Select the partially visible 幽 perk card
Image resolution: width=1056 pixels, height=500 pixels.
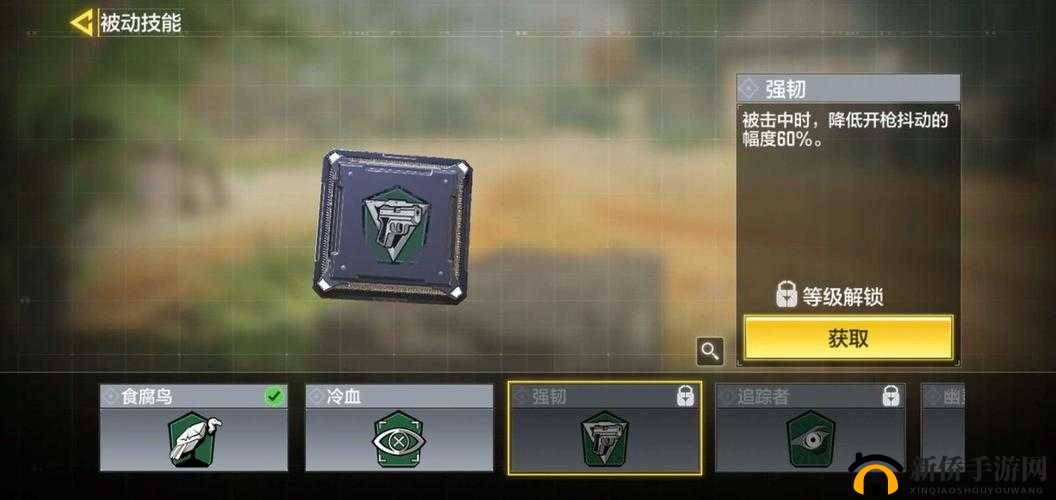click(x=942, y=427)
